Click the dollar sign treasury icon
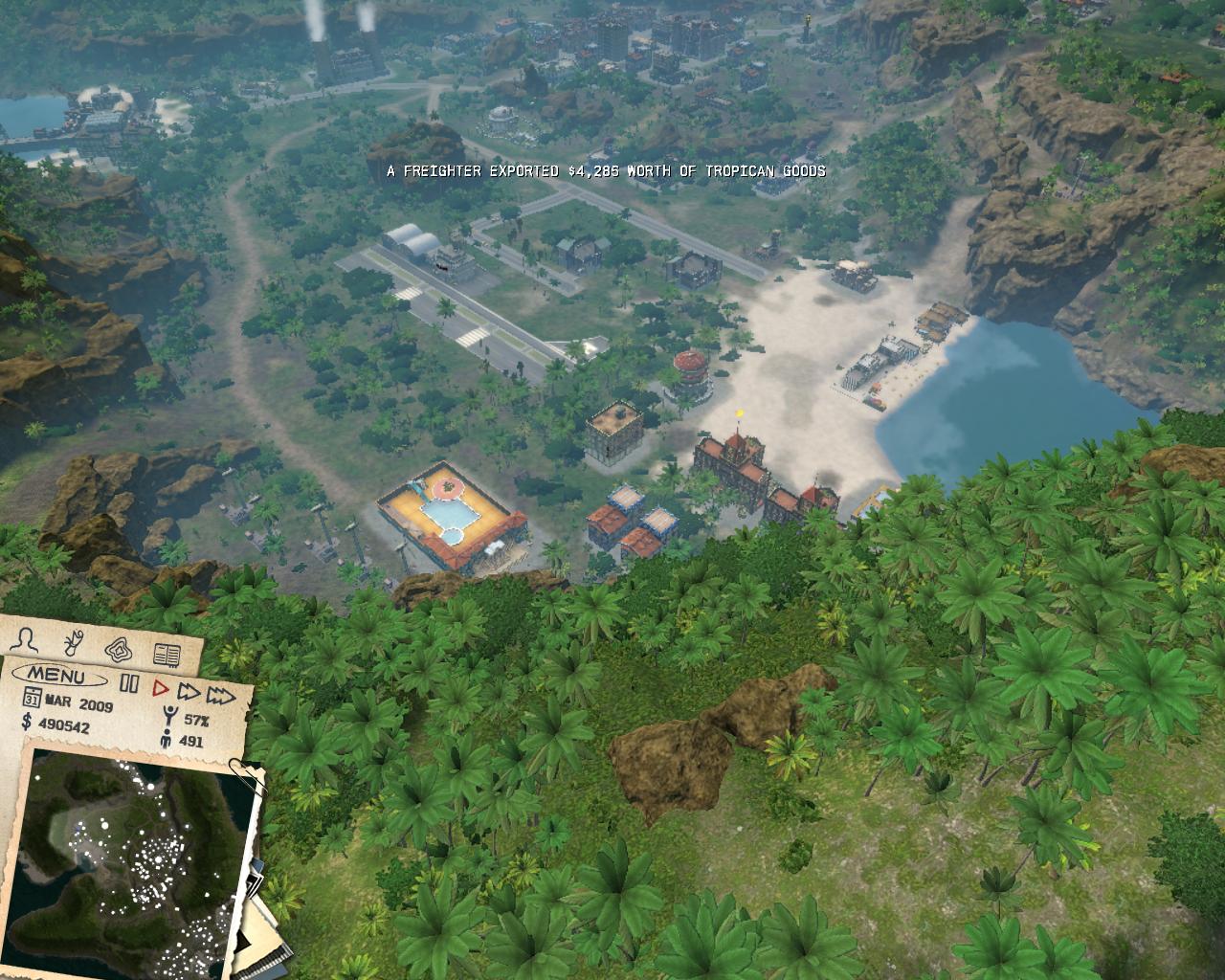1225x980 pixels. click(25, 724)
